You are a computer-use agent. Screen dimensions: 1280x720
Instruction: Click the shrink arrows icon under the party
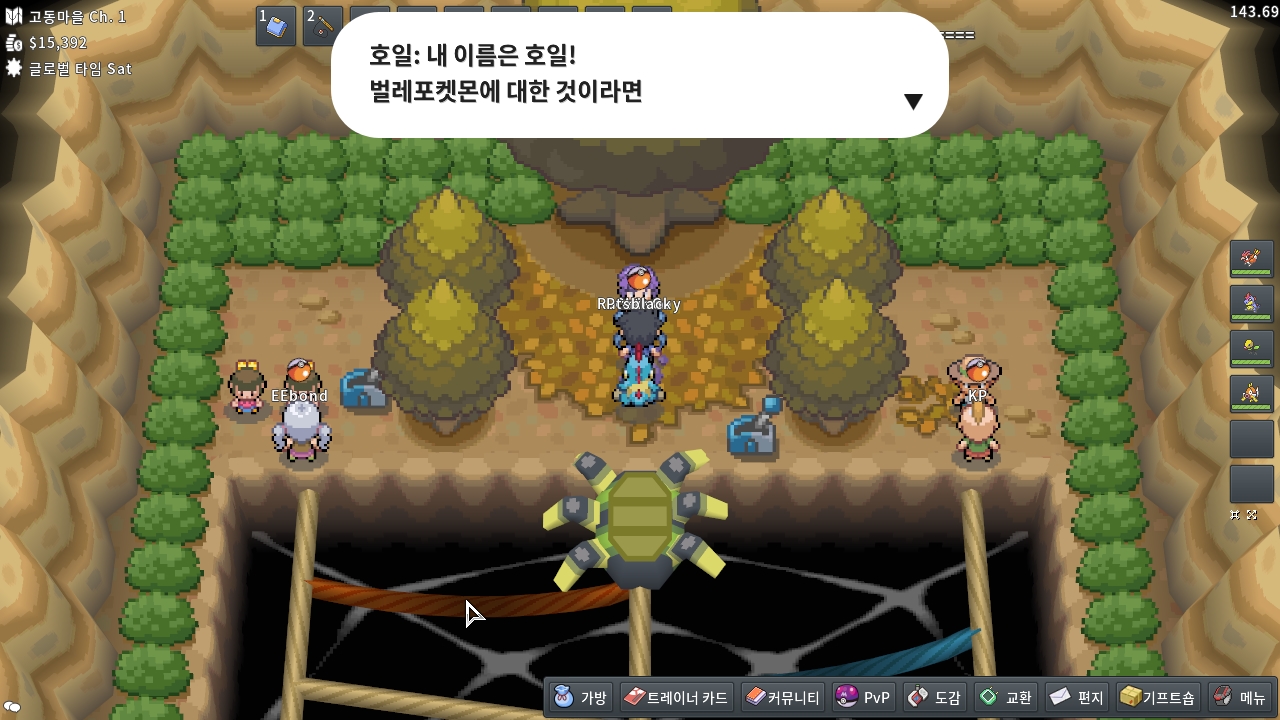pyautogui.click(x=1235, y=514)
